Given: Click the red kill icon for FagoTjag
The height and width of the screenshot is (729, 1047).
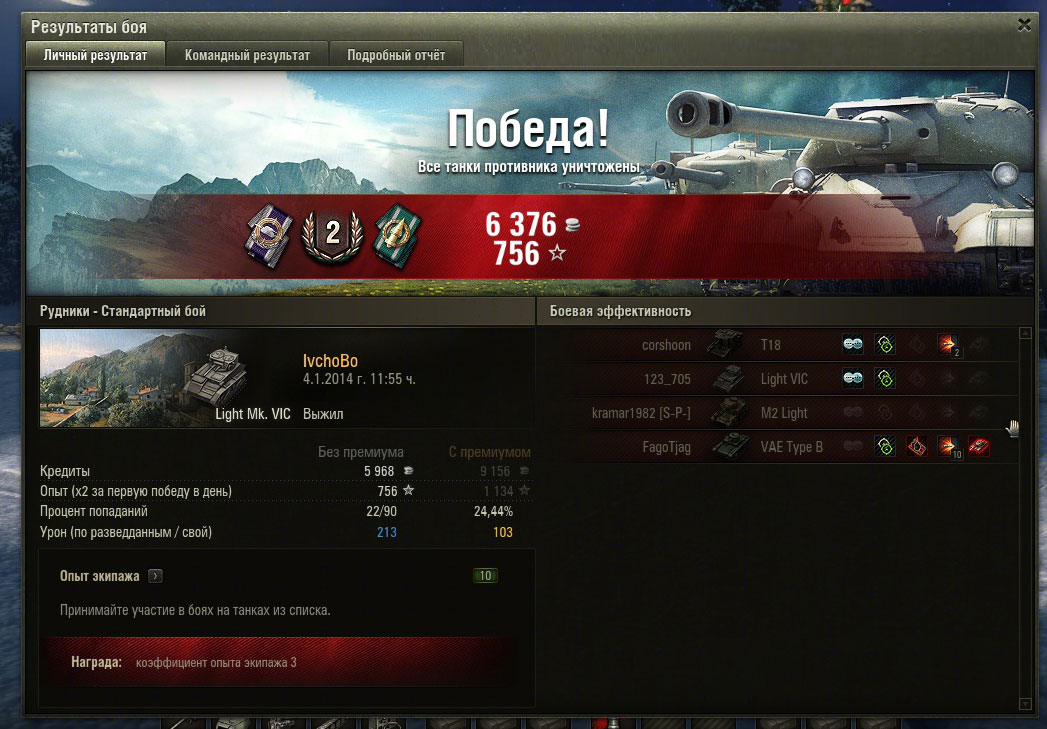Looking at the screenshot, I should 979,447.
